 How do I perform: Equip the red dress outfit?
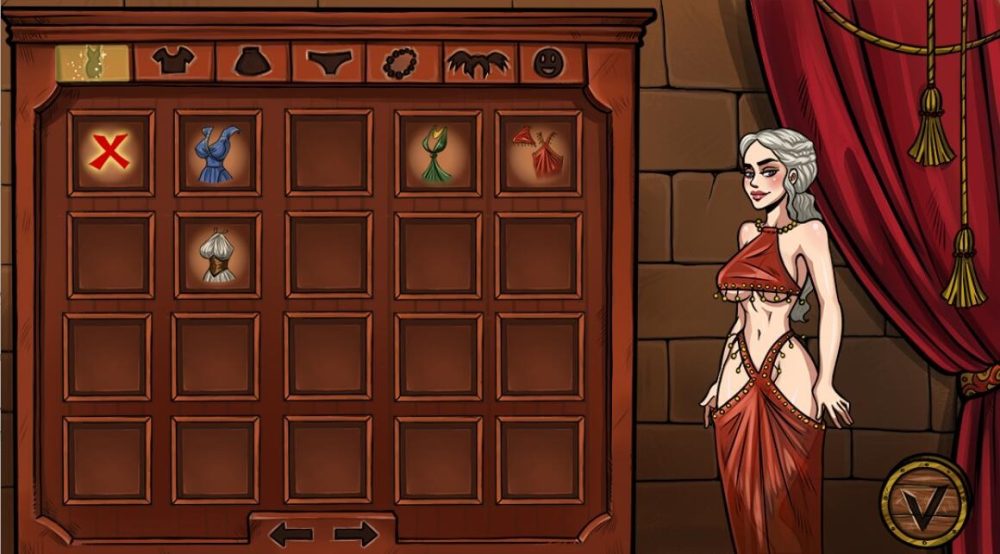pyautogui.click(x=538, y=153)
